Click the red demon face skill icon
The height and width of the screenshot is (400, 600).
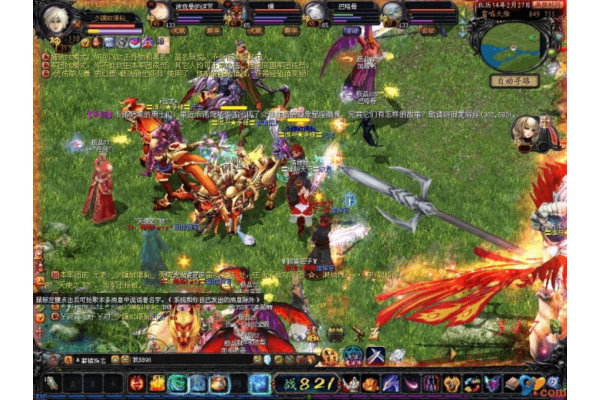pyautogui.click(x=136, y=383)
